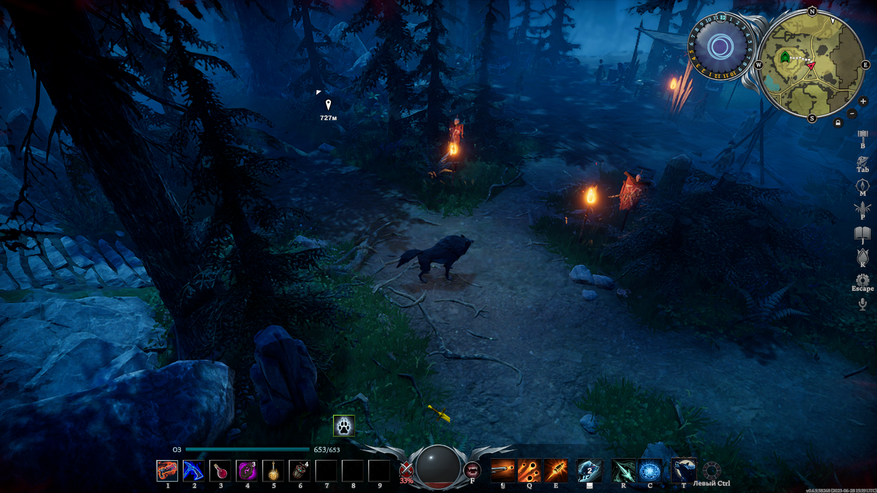This screenshot has height=493, width=877.
Task: Activate the E fire spear ability
Action: pyautogui.click(x=556, y=470)
